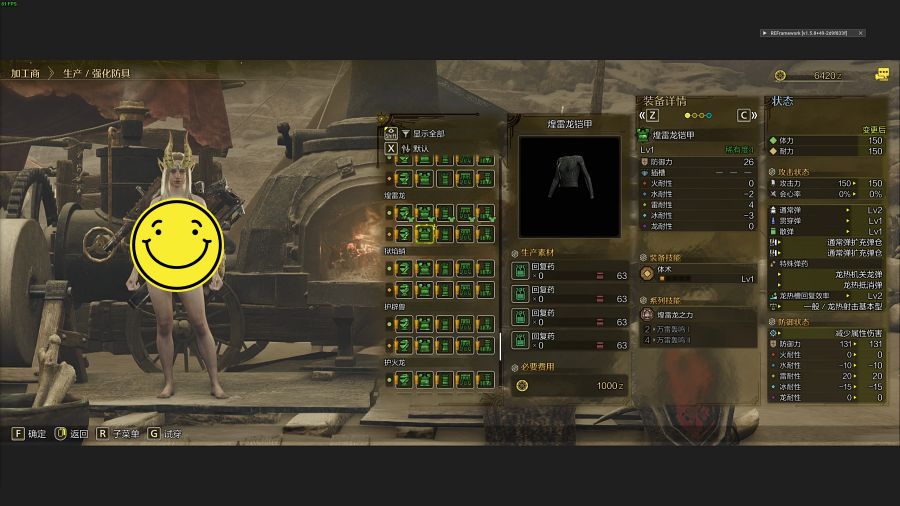Choose the checkmarked 煌雷龙 helmet

point(403,213)
